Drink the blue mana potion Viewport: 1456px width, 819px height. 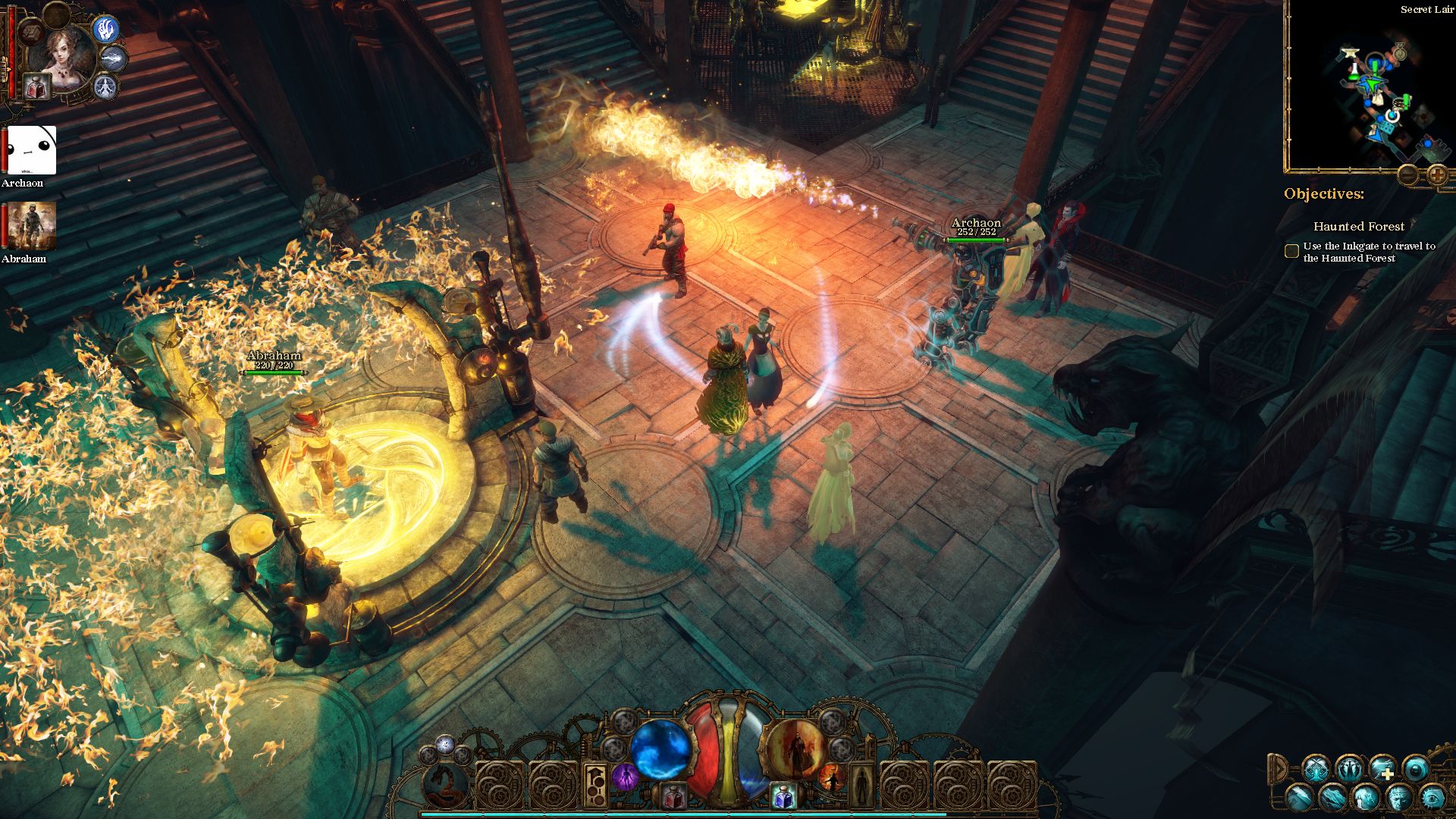coord(783,796)
